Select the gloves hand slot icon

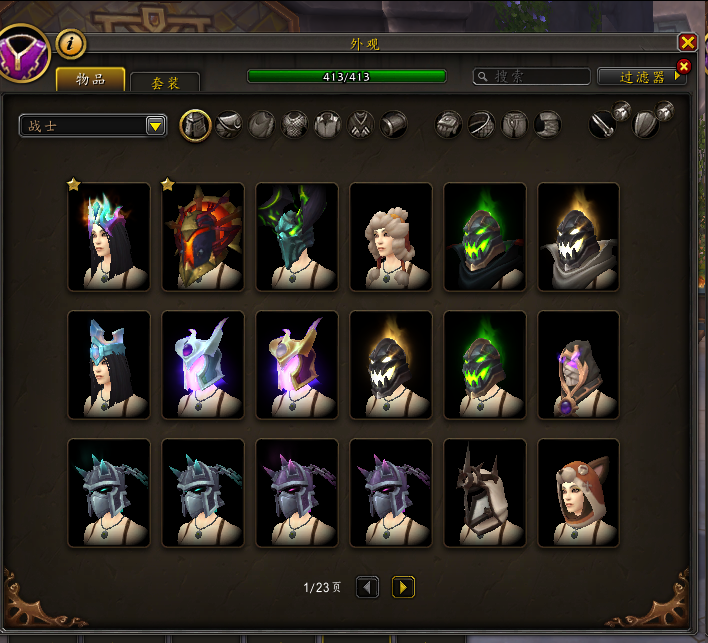tap(449, 125)
